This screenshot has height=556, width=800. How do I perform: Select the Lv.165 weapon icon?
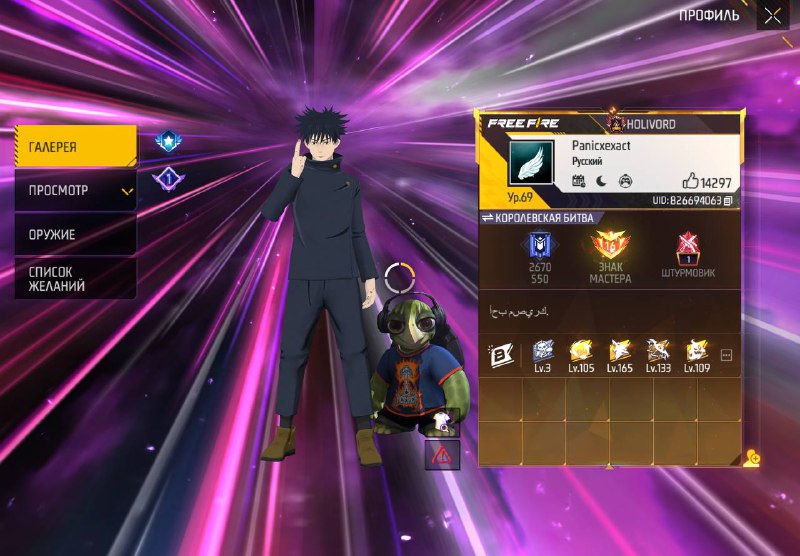620,354
